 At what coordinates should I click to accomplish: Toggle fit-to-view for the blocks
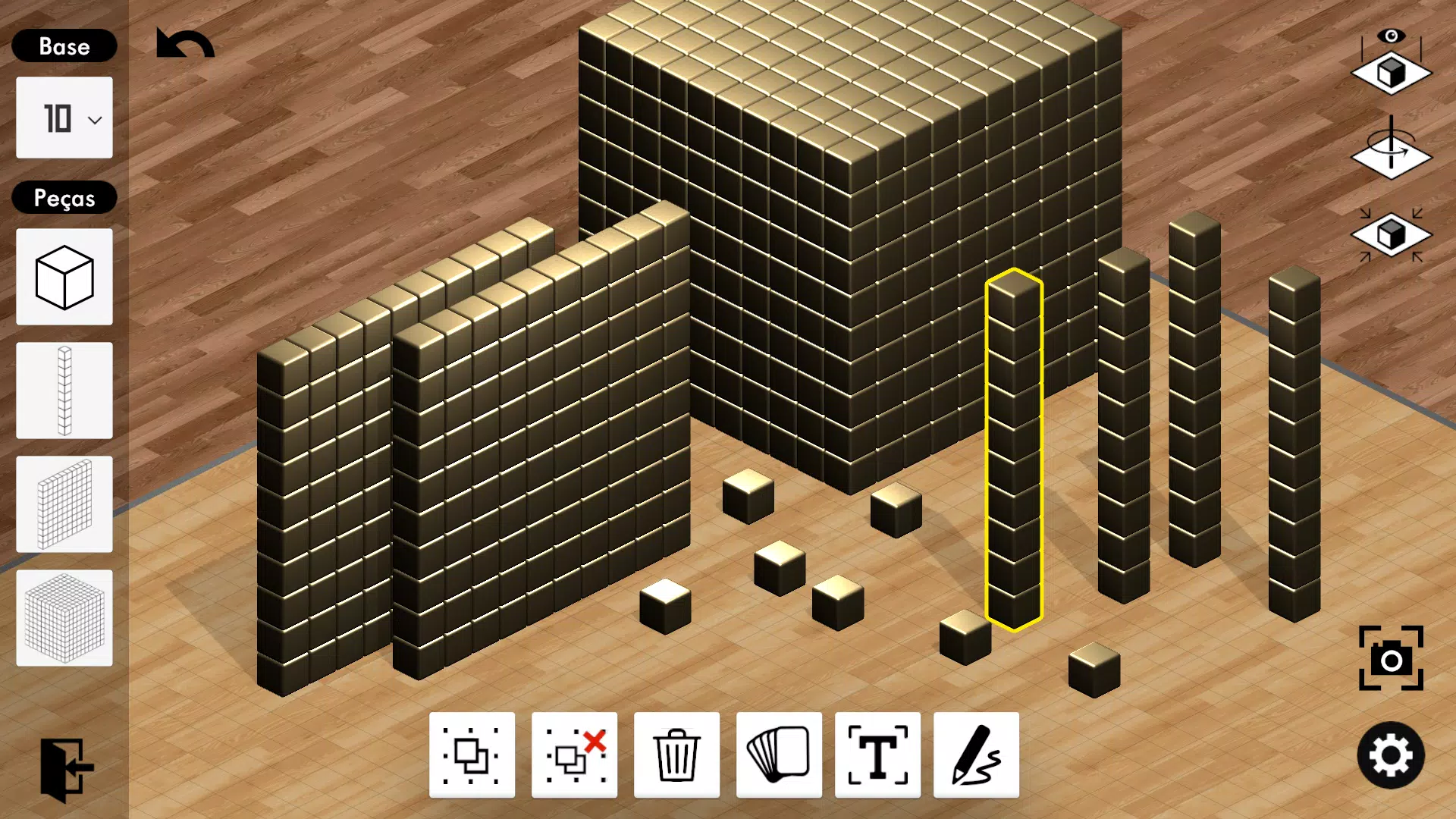tap(1391, 235)
